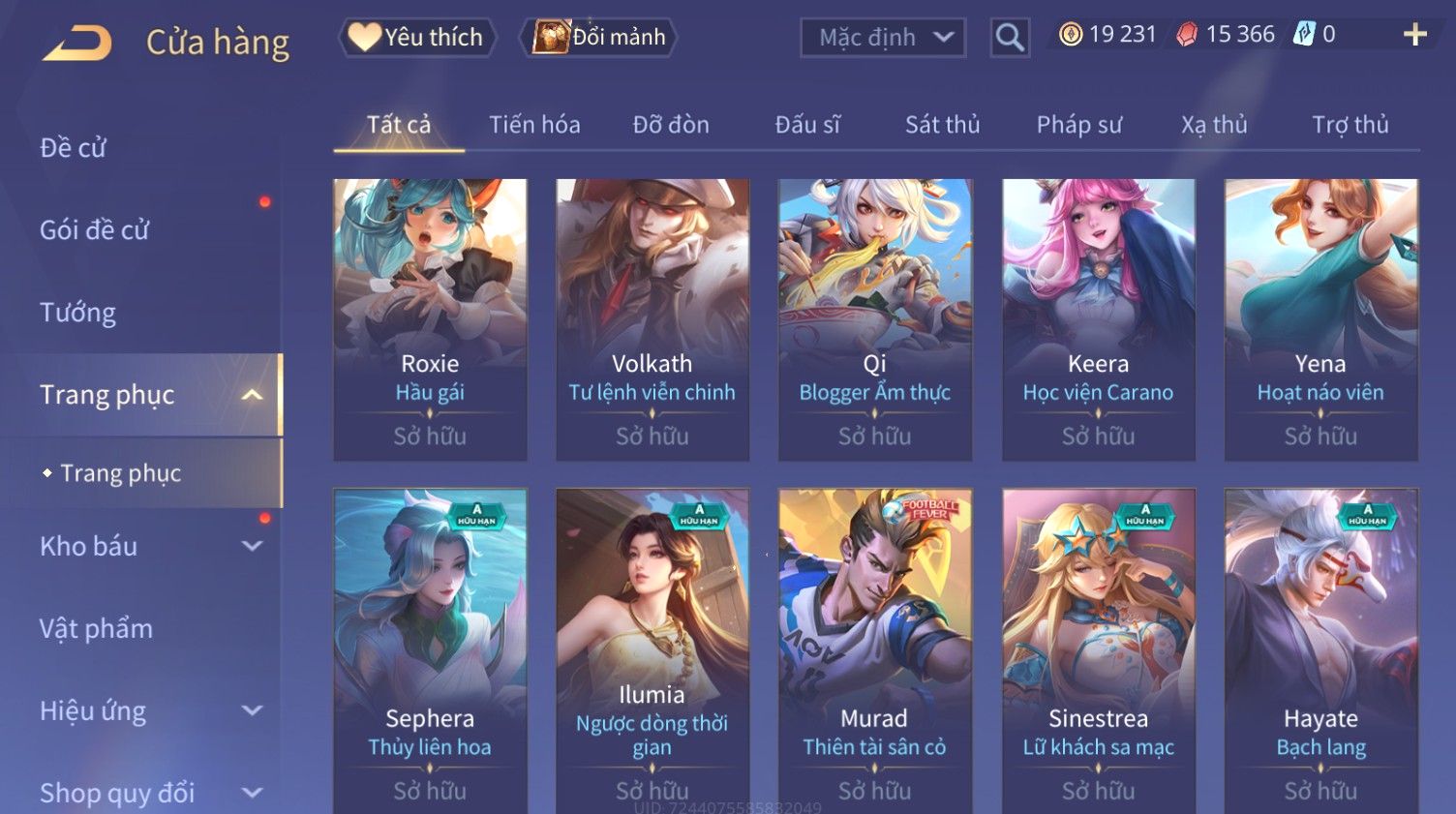The height and width of the screenshot is (814, 1456).
Task: Go back using the arrow button
Action: pos(77,43)
